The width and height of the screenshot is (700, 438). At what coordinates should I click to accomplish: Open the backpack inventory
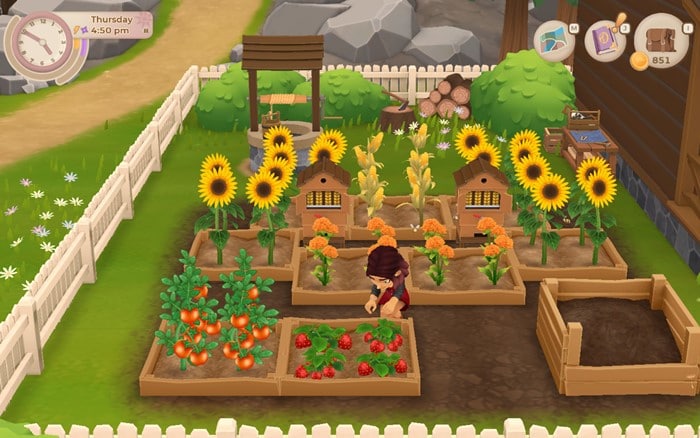[660, 37]
